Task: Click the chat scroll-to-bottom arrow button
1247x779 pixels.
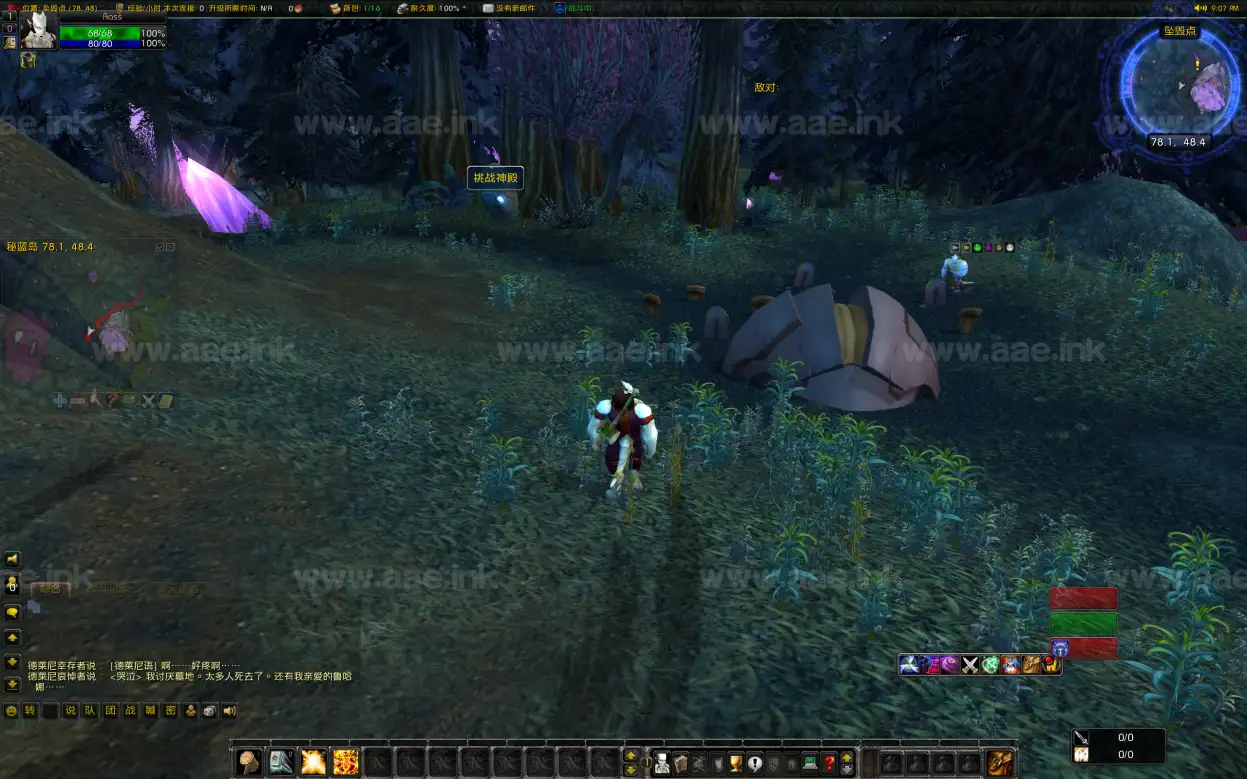Action: click(12, 685)
